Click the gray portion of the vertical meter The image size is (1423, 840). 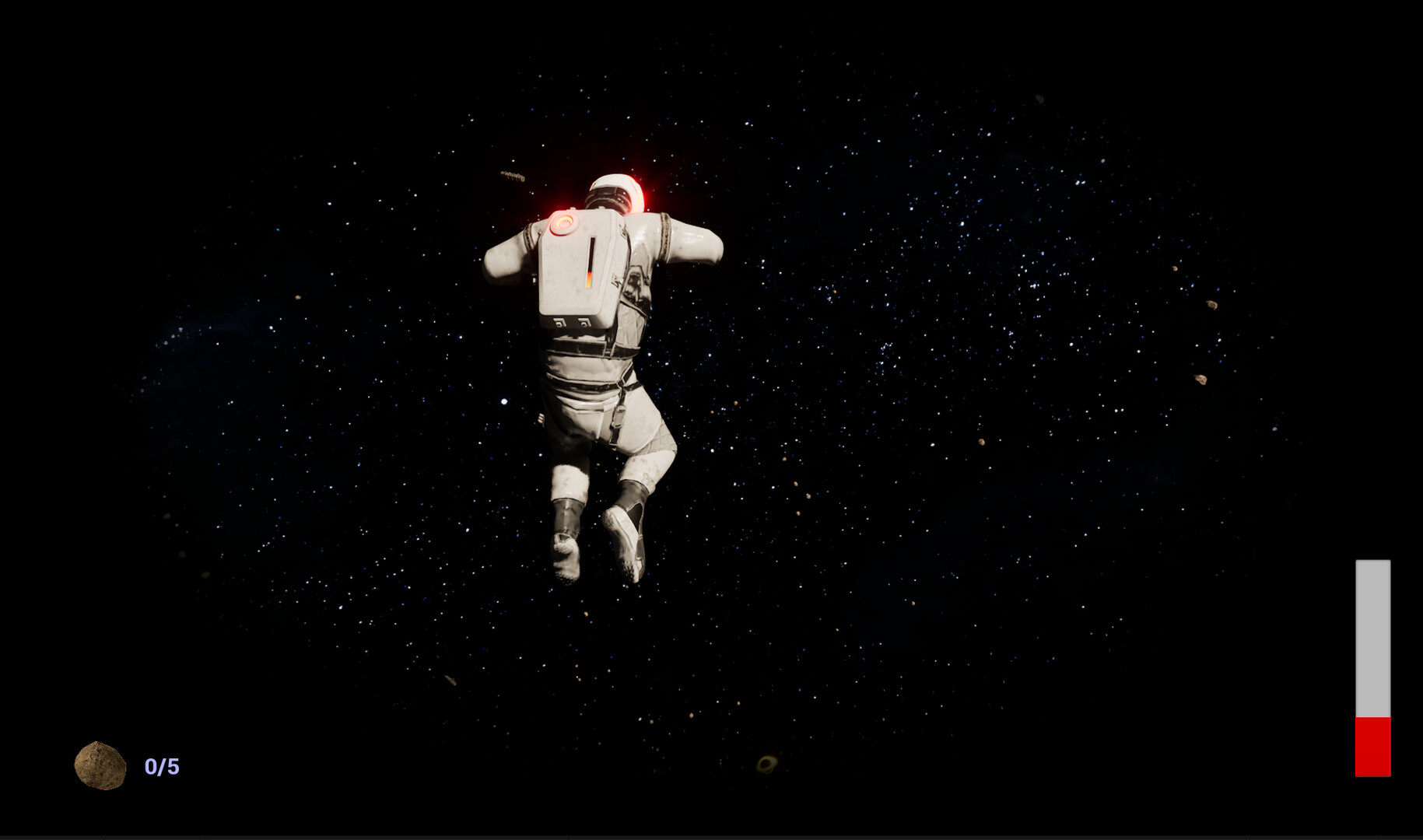tap(1373, 638)
